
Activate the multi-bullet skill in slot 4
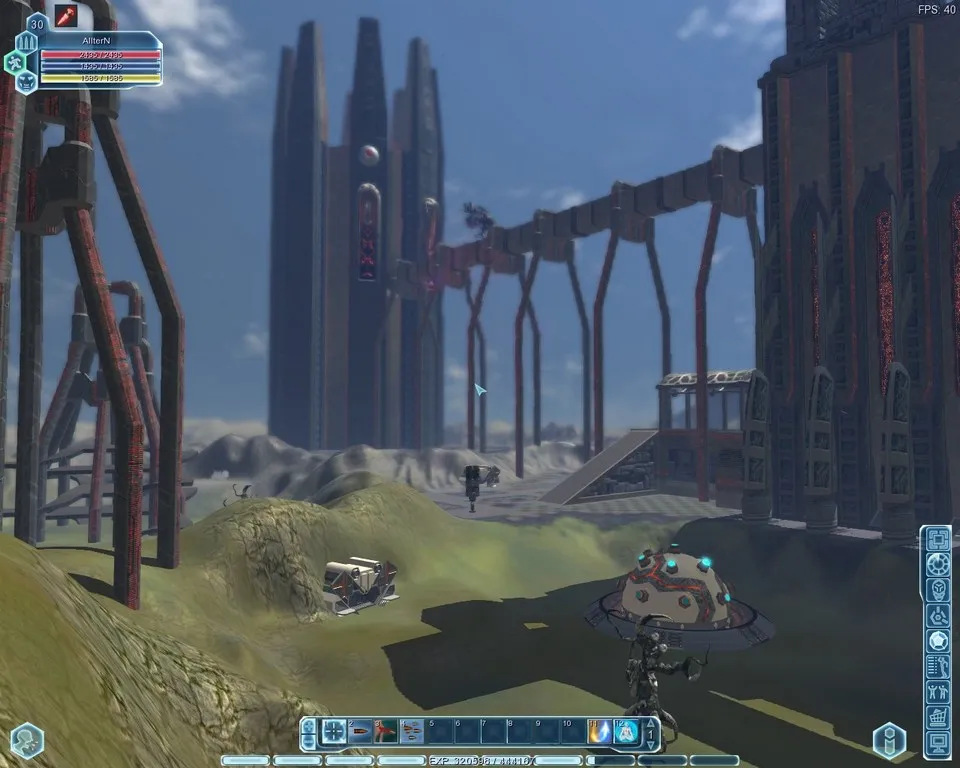point(412,731)
